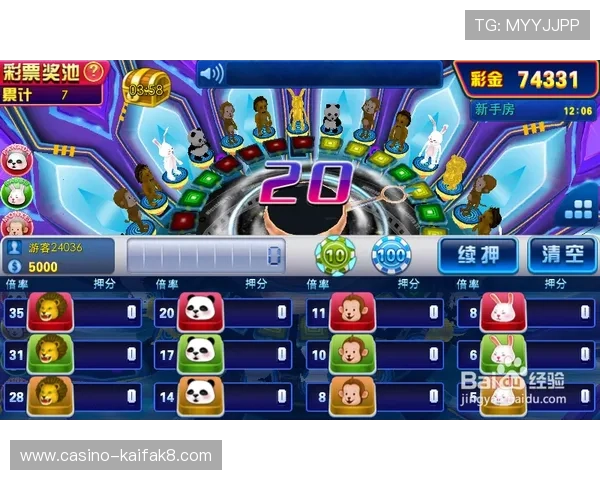The height and width of the screenshot is (480, 600).
Task: Select the blue 100 chip
Action: (391, 256)
